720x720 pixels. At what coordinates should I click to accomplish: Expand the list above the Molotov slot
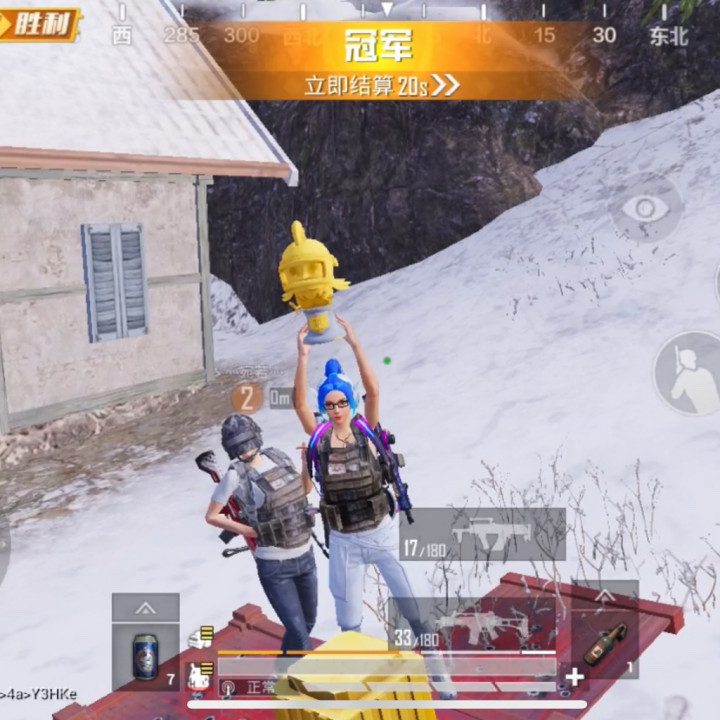point(605,596)
